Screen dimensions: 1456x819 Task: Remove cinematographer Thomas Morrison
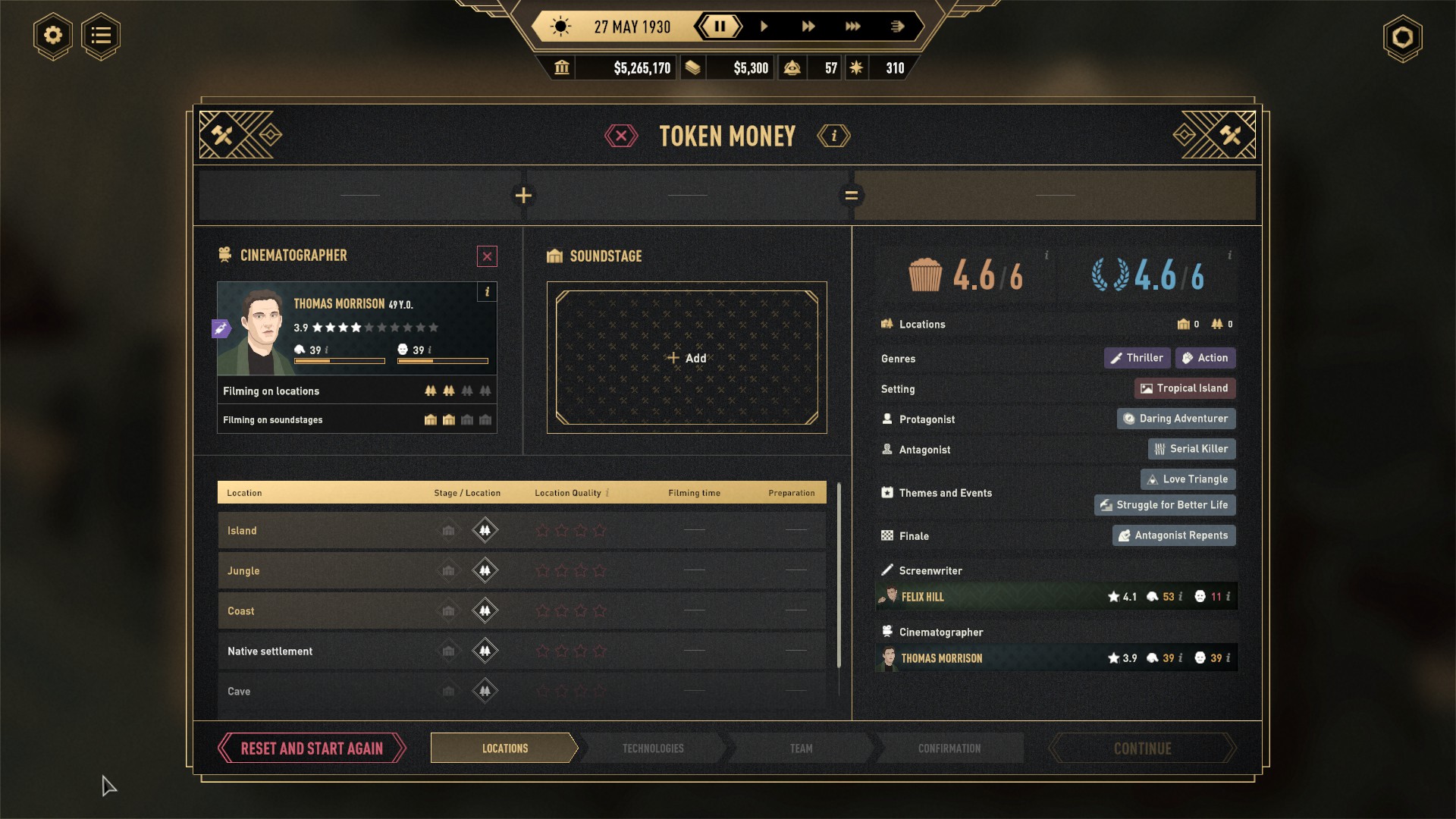(x=487, y=256)
